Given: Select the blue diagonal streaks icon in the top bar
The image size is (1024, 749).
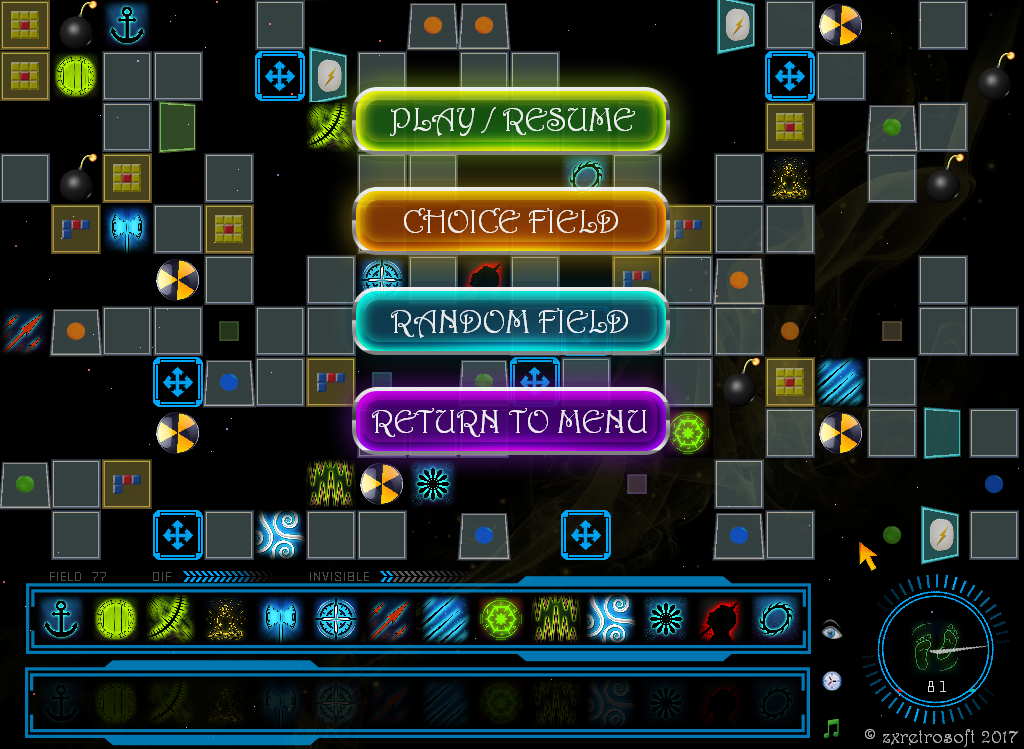Looking at the screenshot, I should (442, 619).
